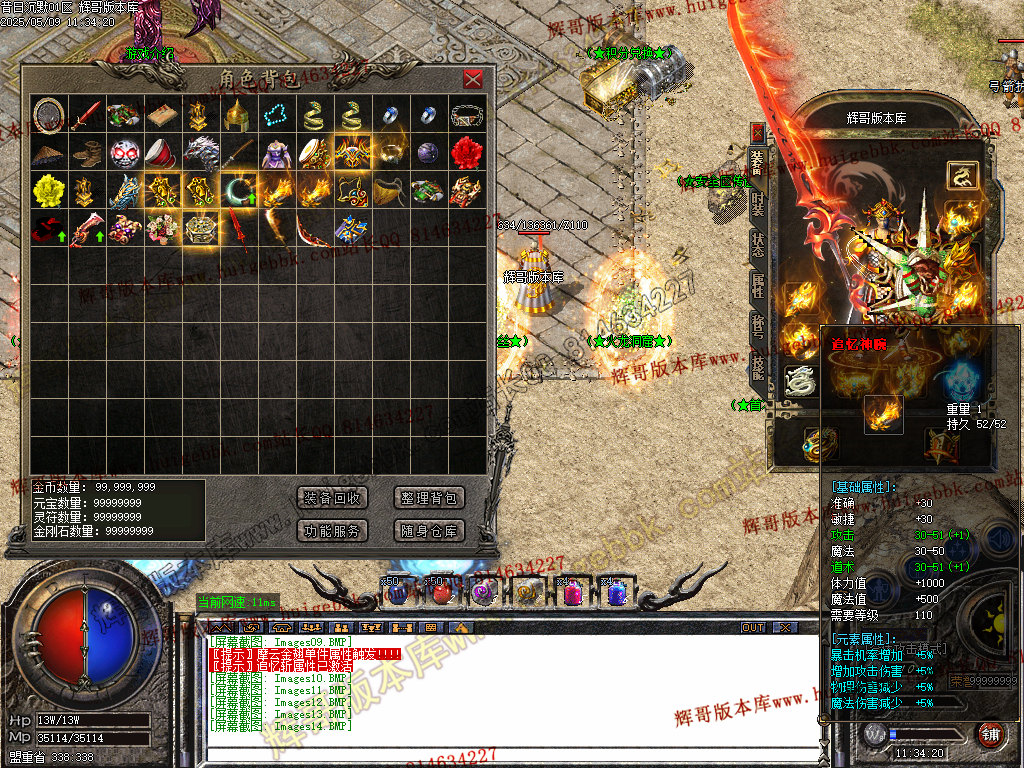Viewport: 1024px width, 768px height.
Task: Open the red 铺 shop button
Action: [990, 733]
